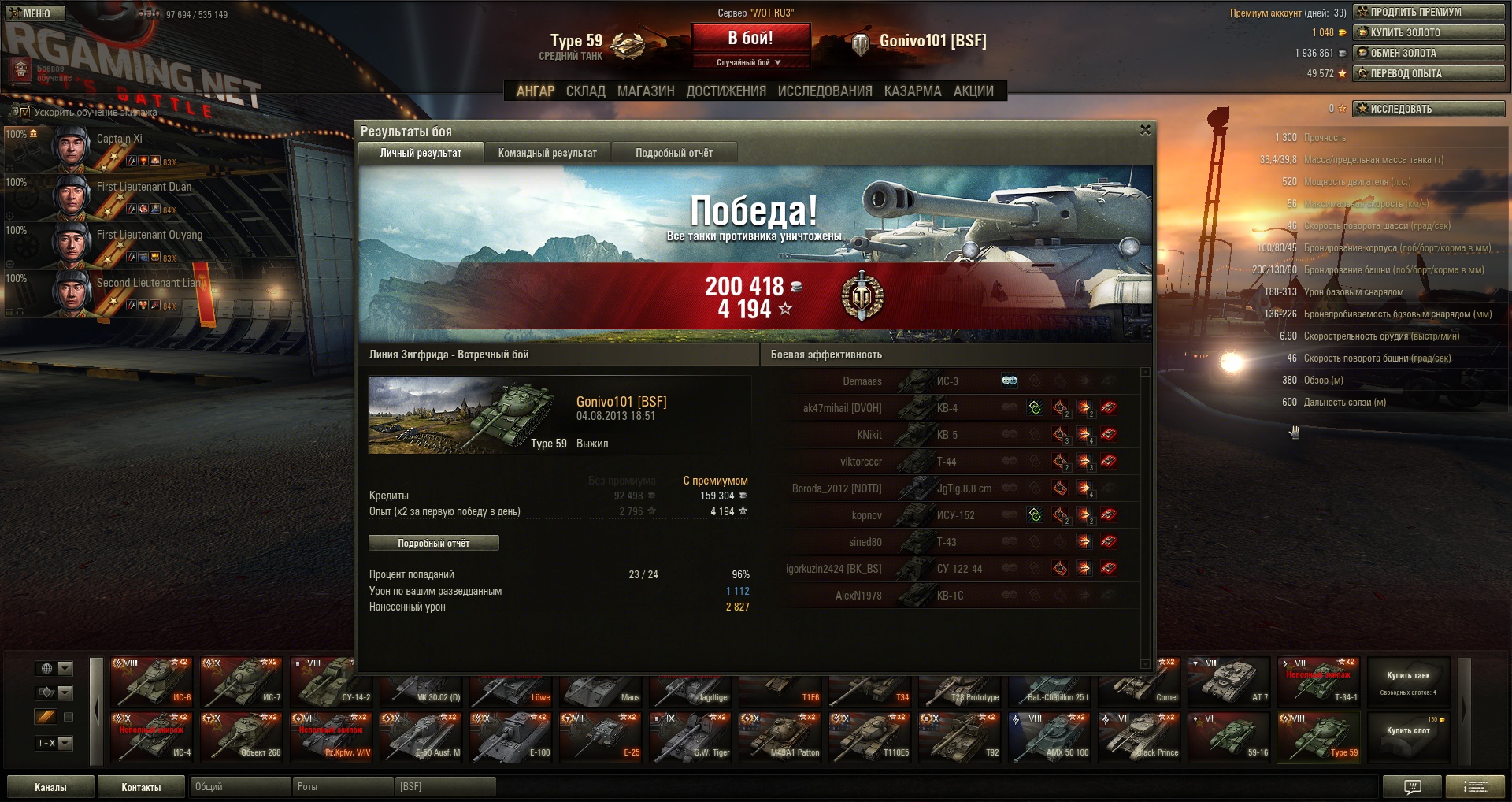
Task: Choose КУПИТЬ ЗОЛОТО button
Action: tap(1429, 32)
